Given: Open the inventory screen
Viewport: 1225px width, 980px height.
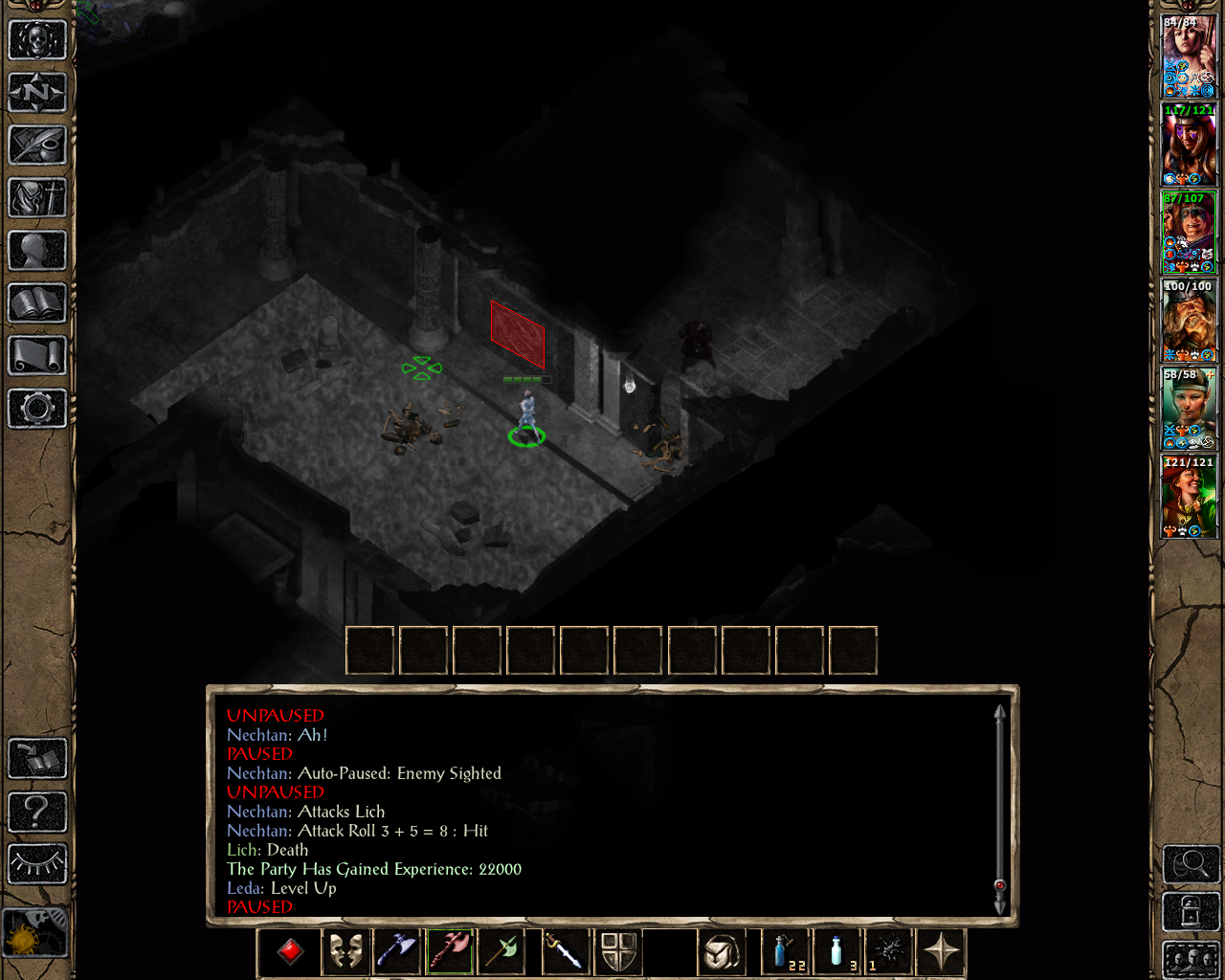Looking at the screenshot, I should (x=37, y=198).
